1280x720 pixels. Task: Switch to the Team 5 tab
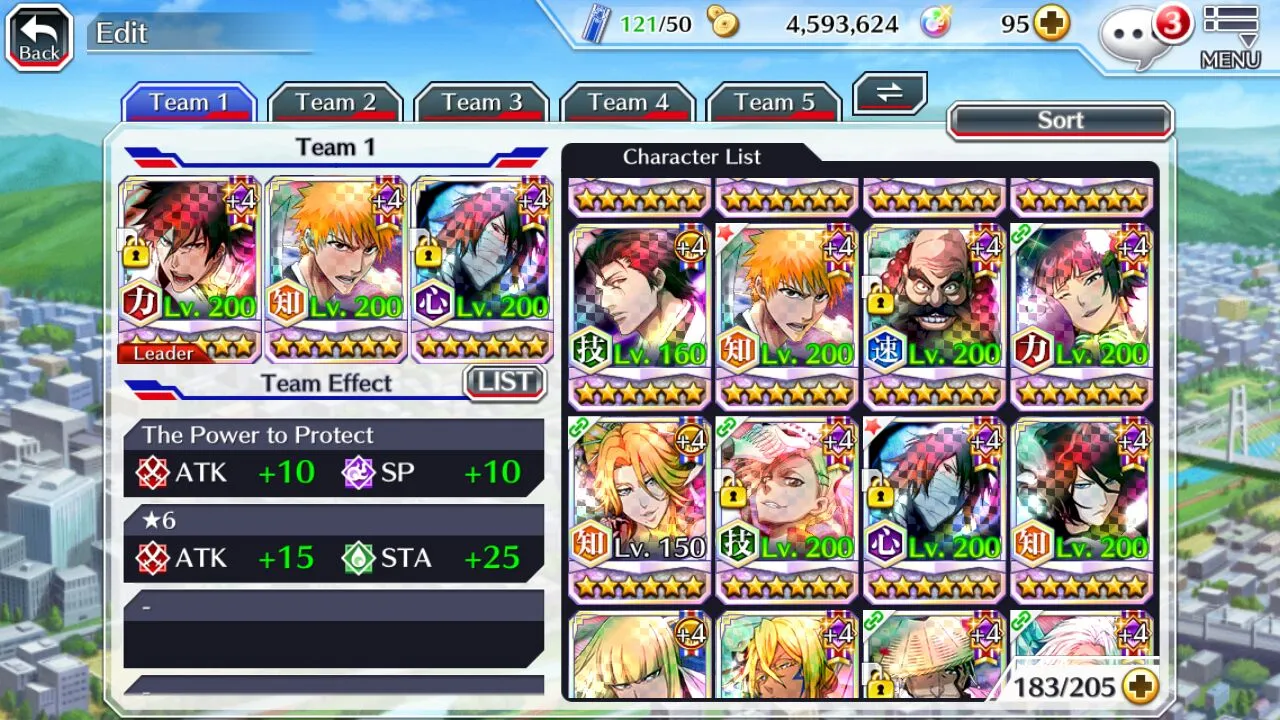[x=773, y=103]
